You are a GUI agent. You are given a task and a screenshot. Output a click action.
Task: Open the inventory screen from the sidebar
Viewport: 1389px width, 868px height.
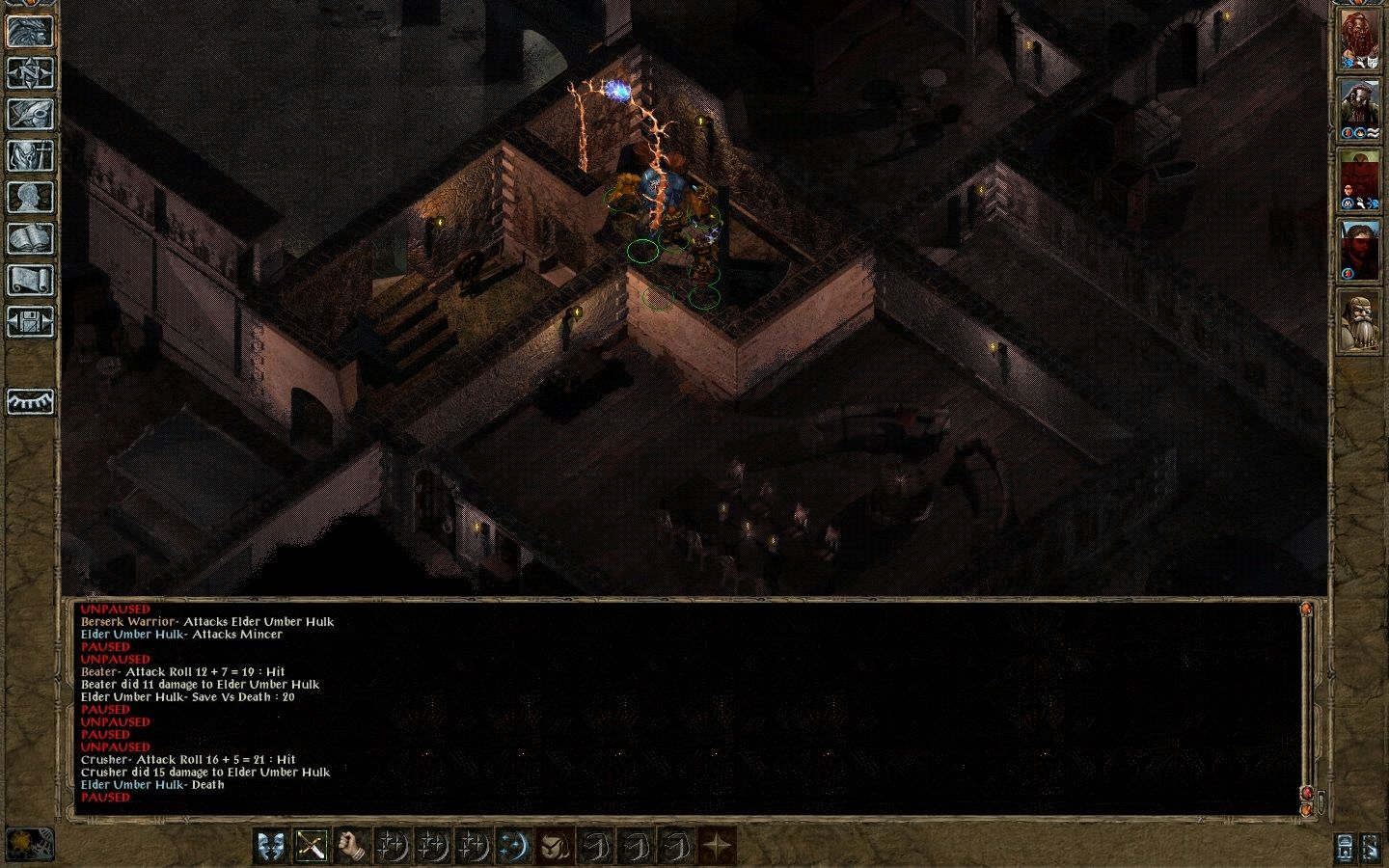coord(30,156)
